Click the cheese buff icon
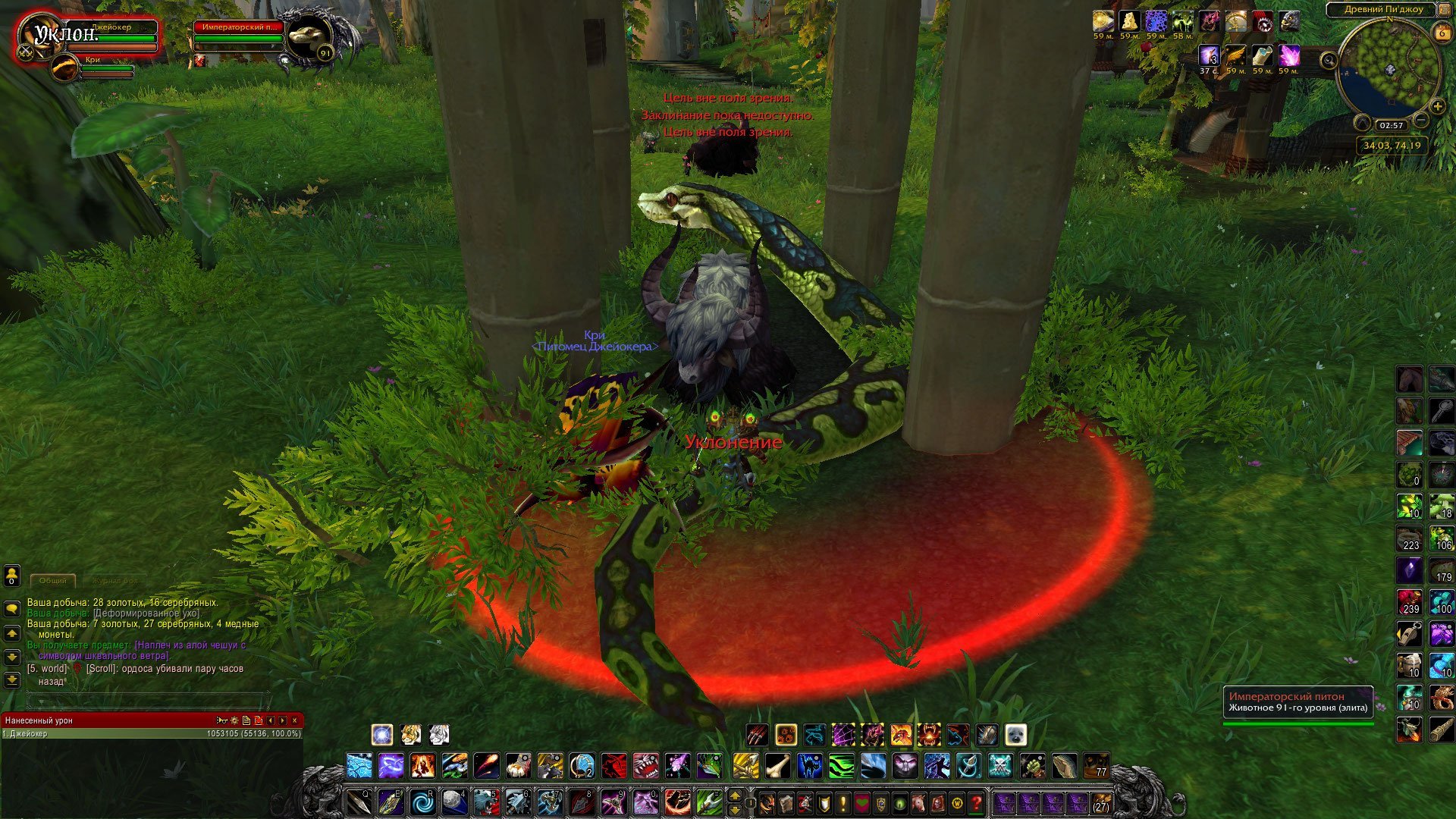Viewport: 1456px width, 819px height. 1130,20
